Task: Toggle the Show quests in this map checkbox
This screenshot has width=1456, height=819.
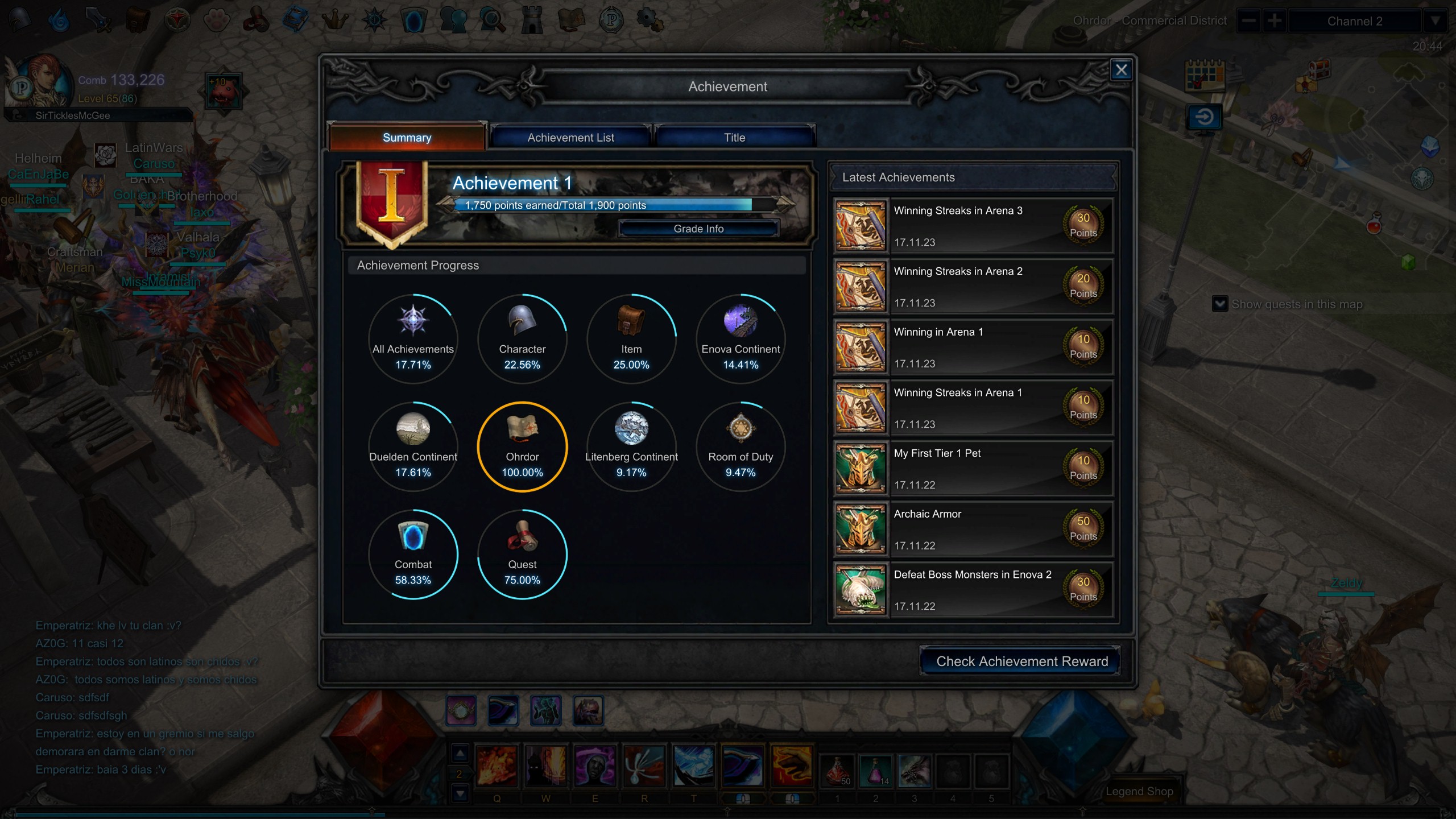Action: 1220,304
